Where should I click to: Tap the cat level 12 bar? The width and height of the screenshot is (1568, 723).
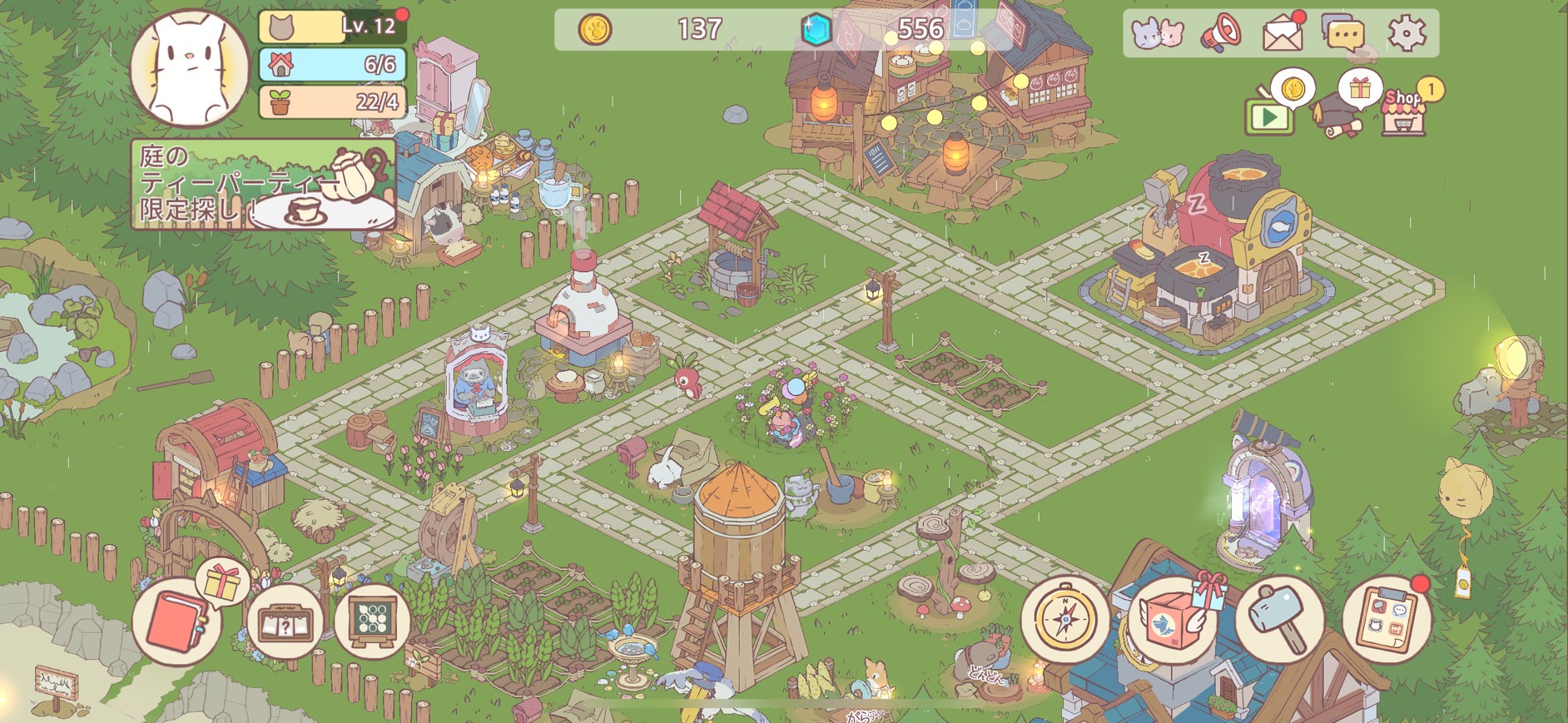coord(332,27)
